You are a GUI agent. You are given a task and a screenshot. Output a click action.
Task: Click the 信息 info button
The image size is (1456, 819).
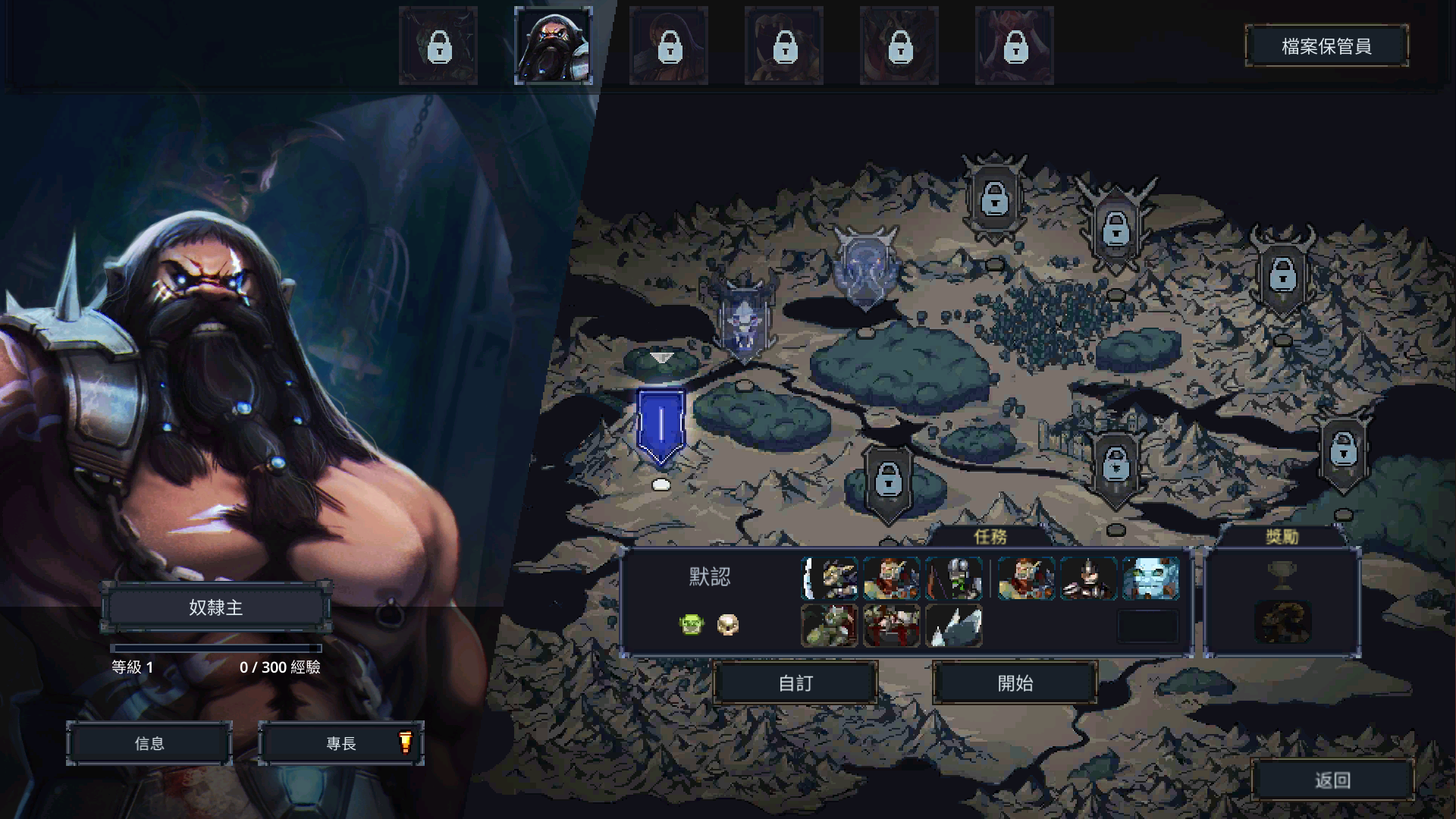149,743
